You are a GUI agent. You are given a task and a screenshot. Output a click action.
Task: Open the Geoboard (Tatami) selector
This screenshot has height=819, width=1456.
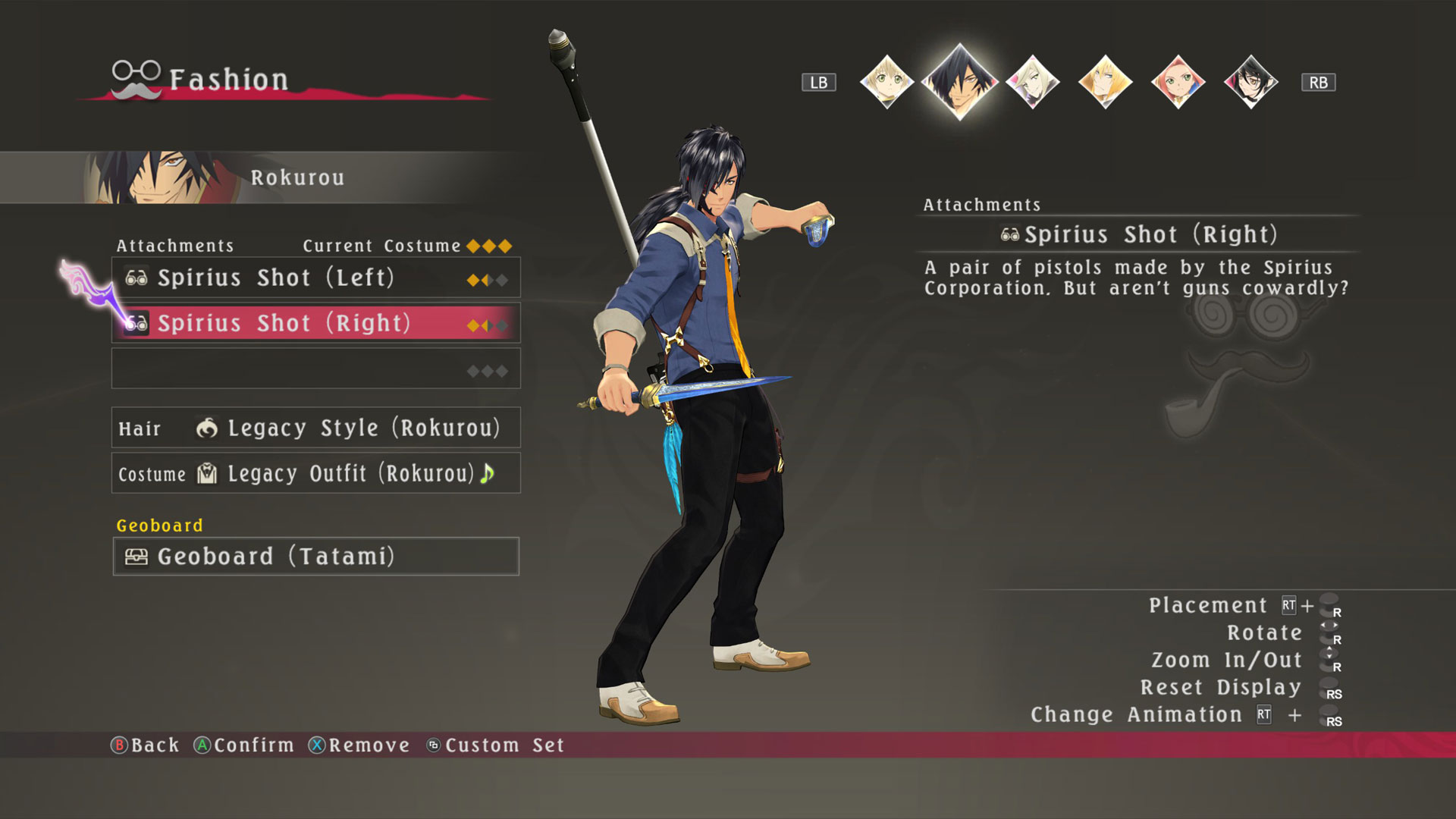tap(316, 557)
